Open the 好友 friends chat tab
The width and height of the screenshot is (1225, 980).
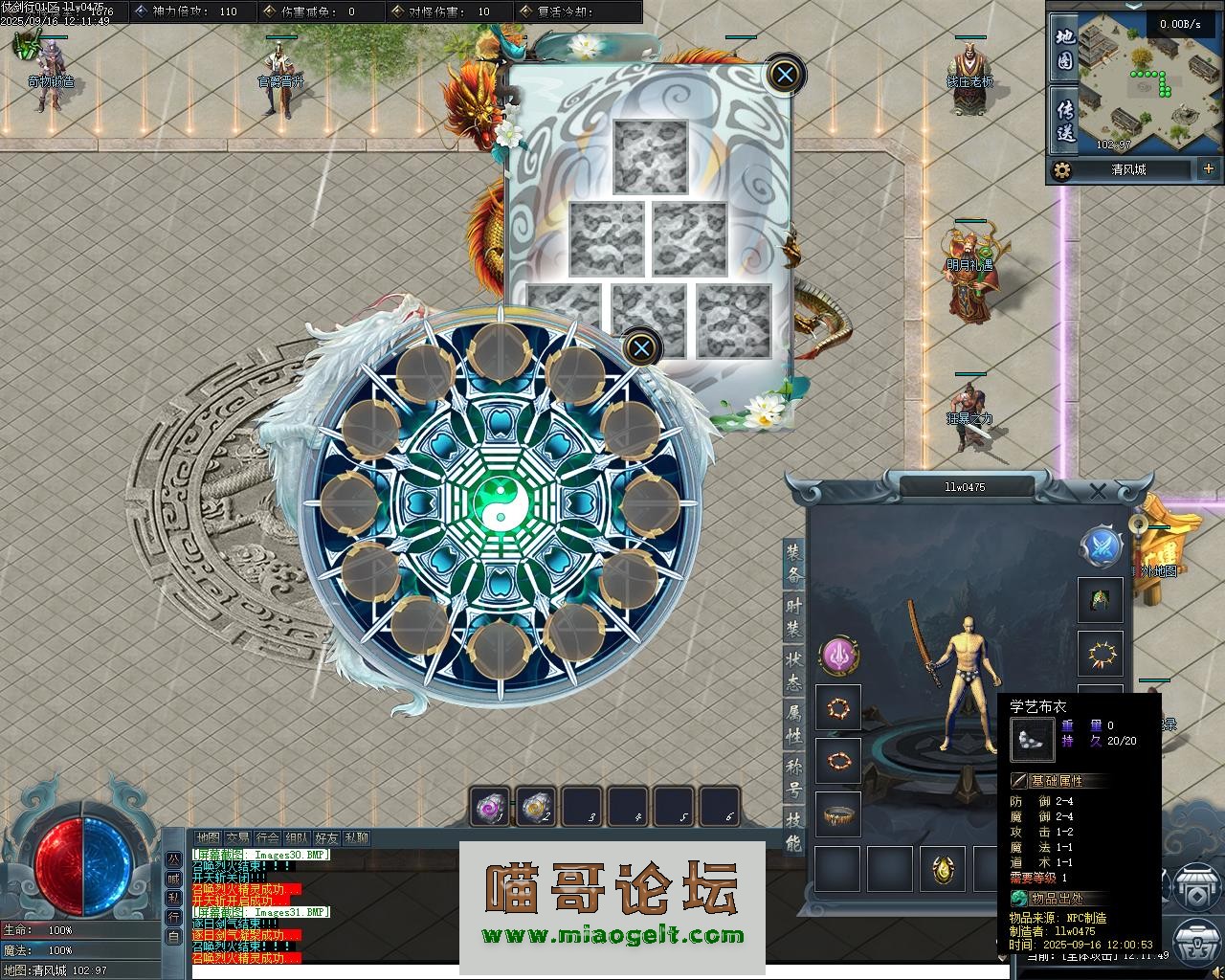point(327,838)
